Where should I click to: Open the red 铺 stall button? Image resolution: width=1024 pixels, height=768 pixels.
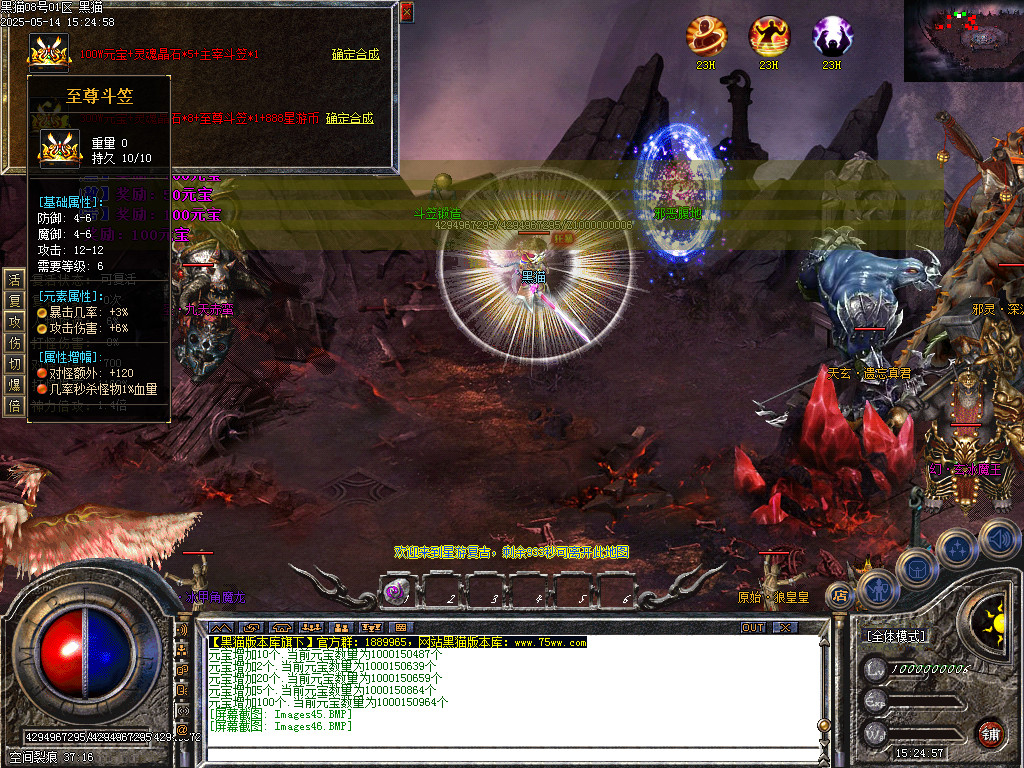point(990,733)
